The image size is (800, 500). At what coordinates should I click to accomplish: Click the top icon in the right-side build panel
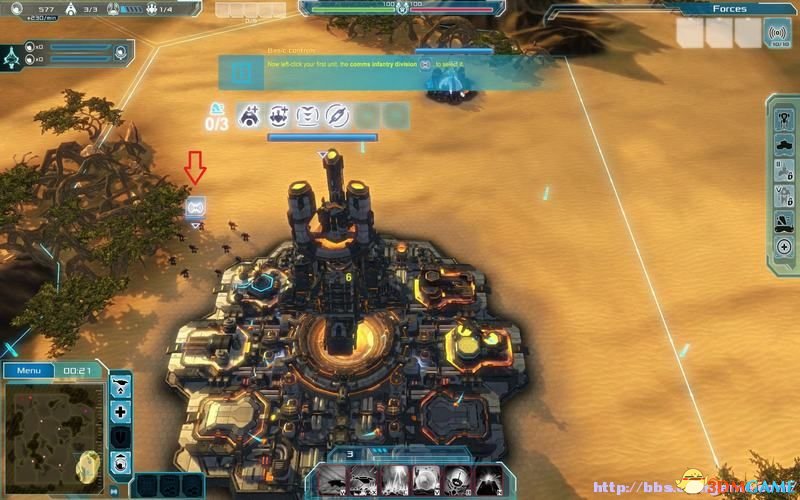pyautogui.click(x=784, y=120)
